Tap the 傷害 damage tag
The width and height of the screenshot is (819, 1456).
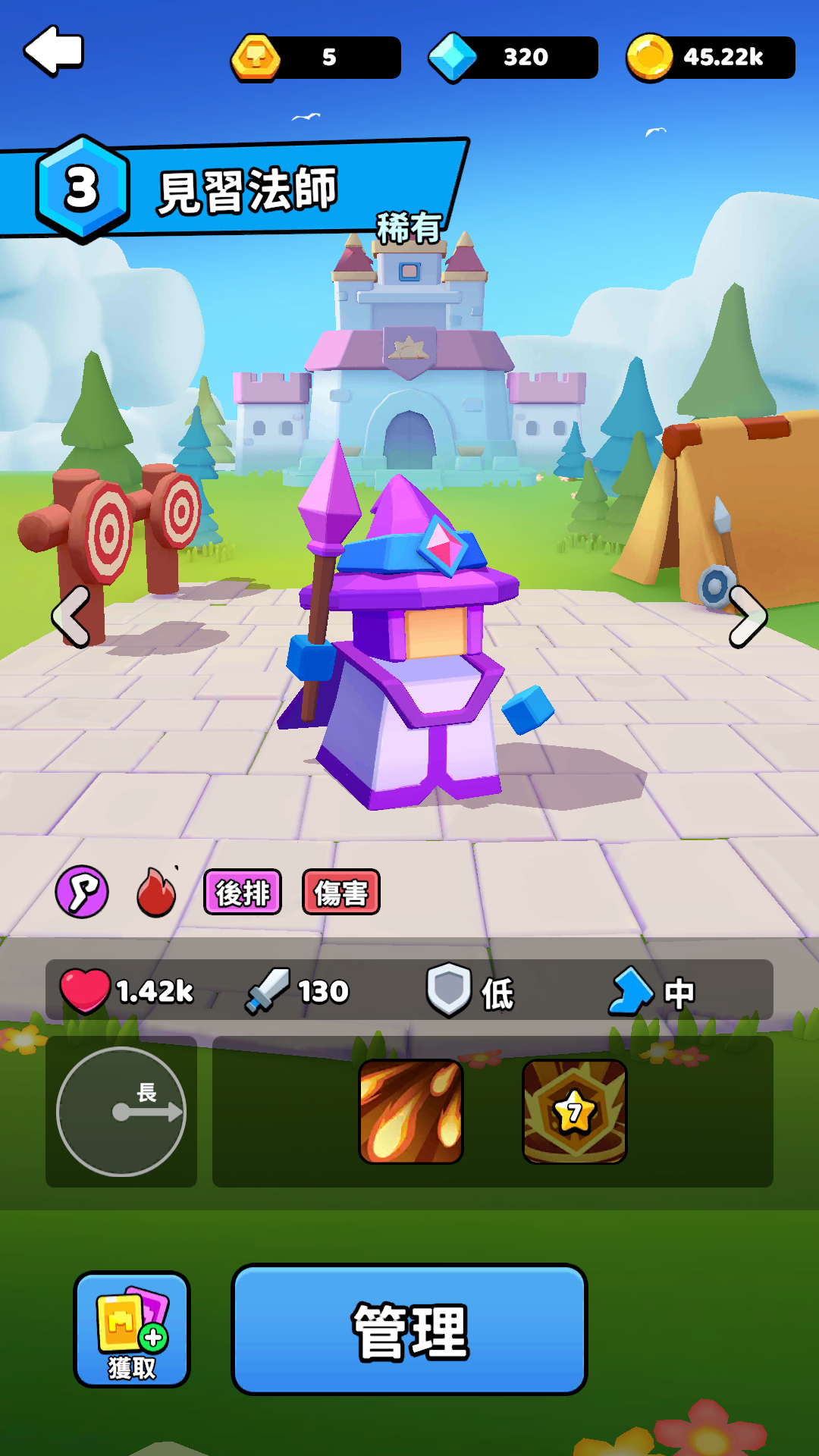[341, 893]
